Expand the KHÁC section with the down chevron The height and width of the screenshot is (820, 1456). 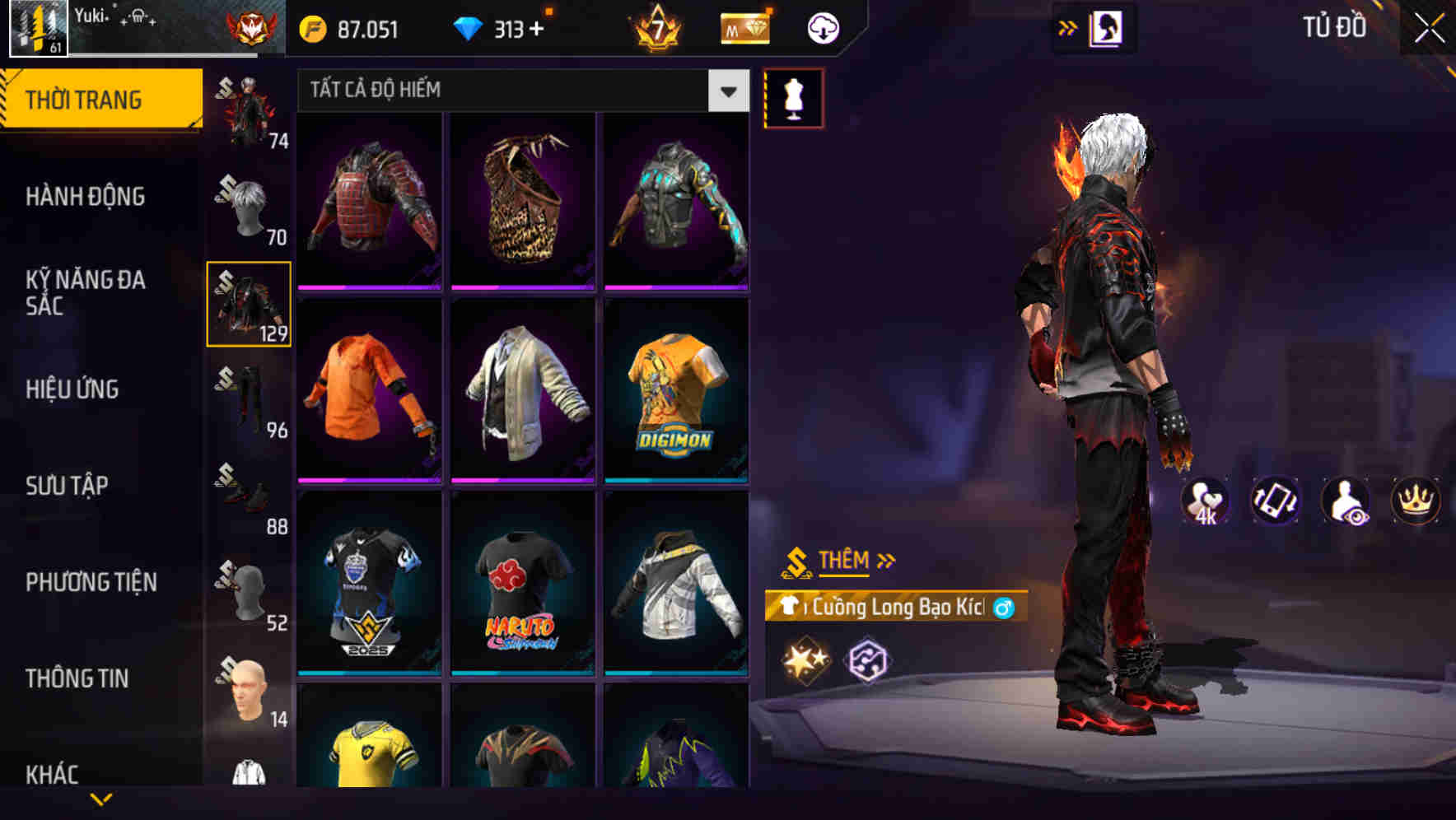100,799
